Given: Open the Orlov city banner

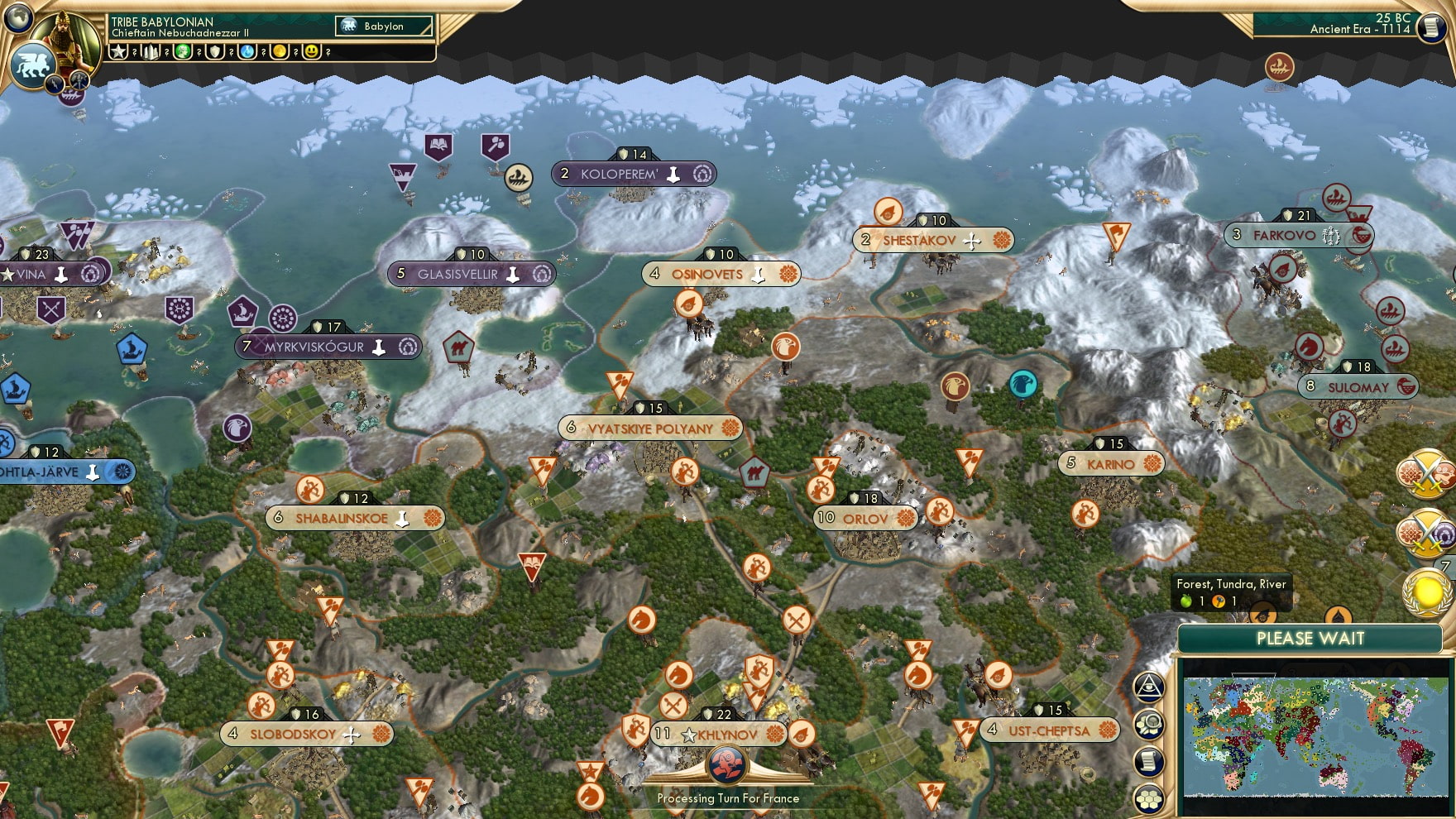Looking at the screenshot, I should point(865,517).
